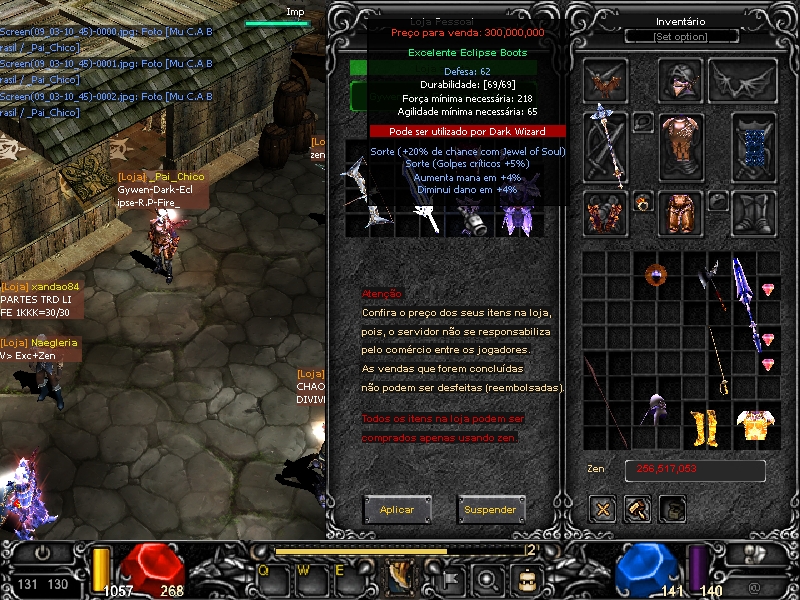Open the Set option field

680,36
